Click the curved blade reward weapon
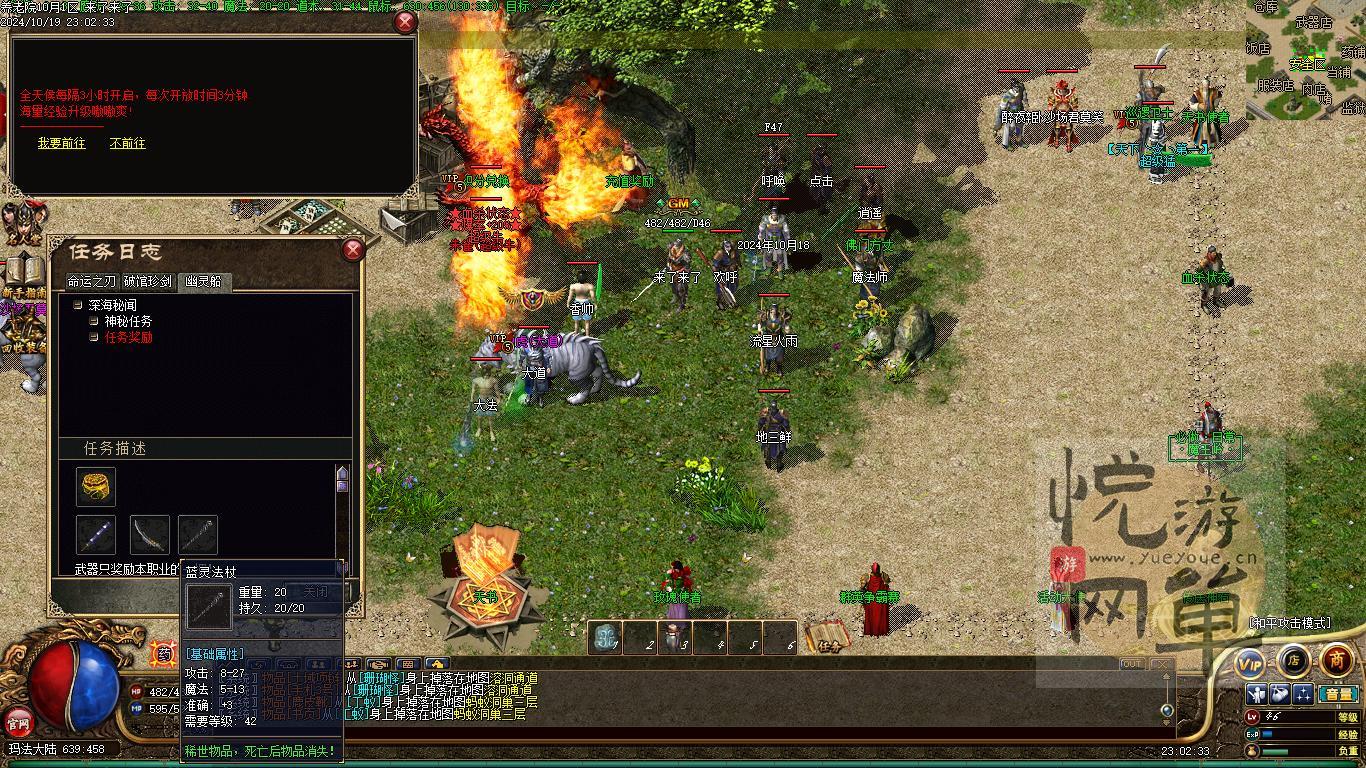The width and height of the screenshot is (1366, 768). click(x=149, y=535)
